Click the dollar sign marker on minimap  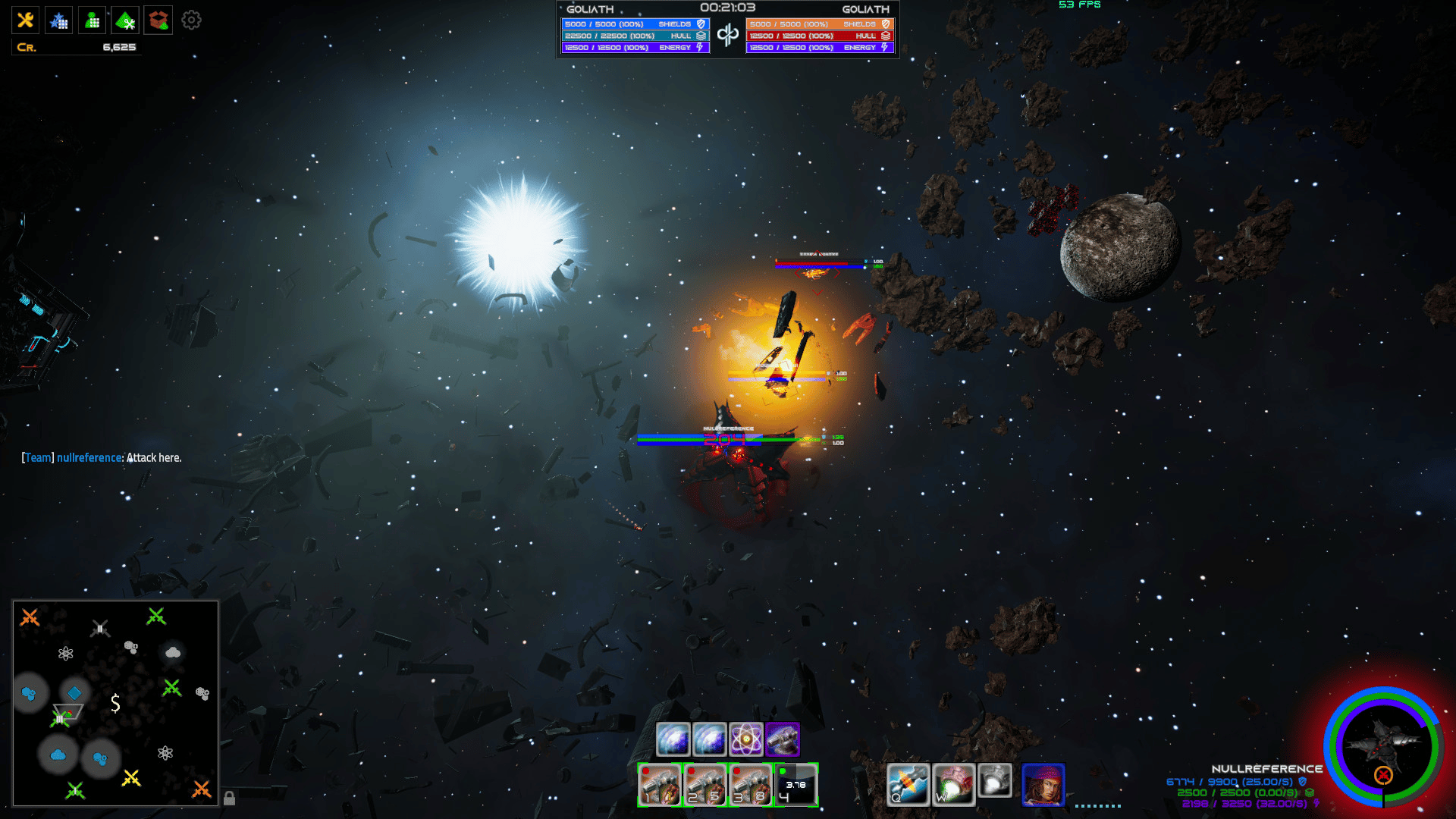click(115, 703)
